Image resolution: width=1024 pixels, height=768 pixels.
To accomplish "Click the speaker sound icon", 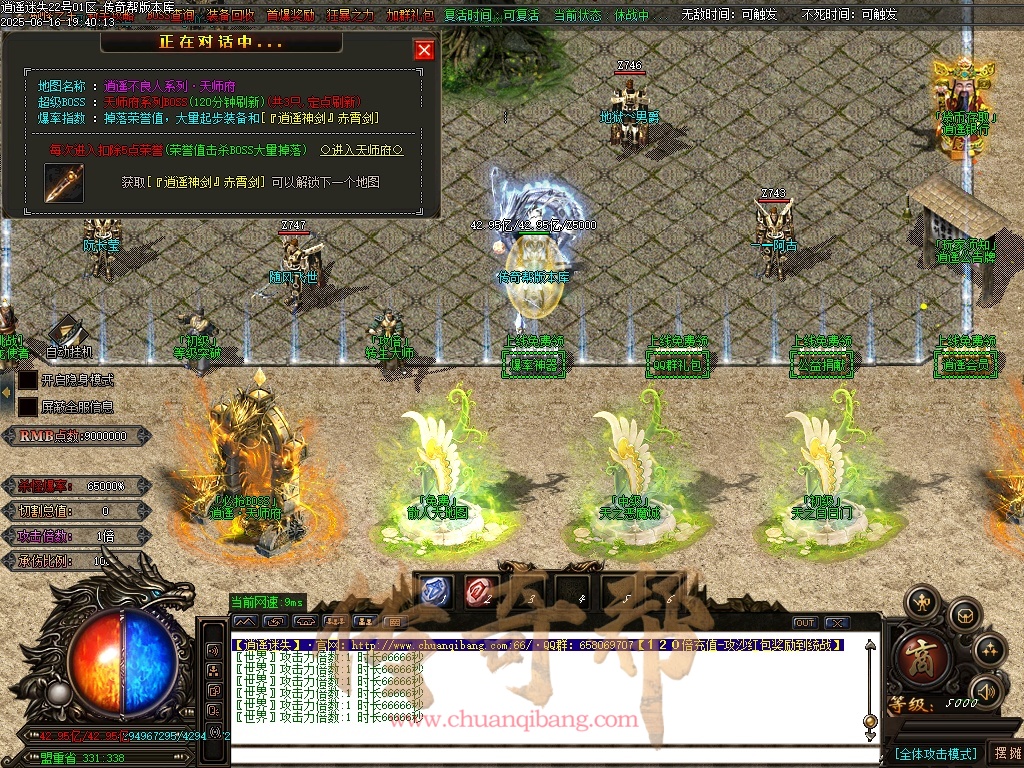I will [x=988, y=690].
